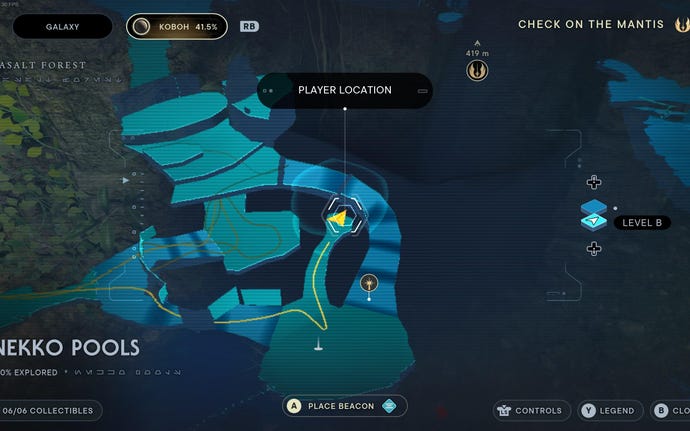Click the Player Location tooltip label
Screen dimensions: 690x431
[x=345, y=90]
